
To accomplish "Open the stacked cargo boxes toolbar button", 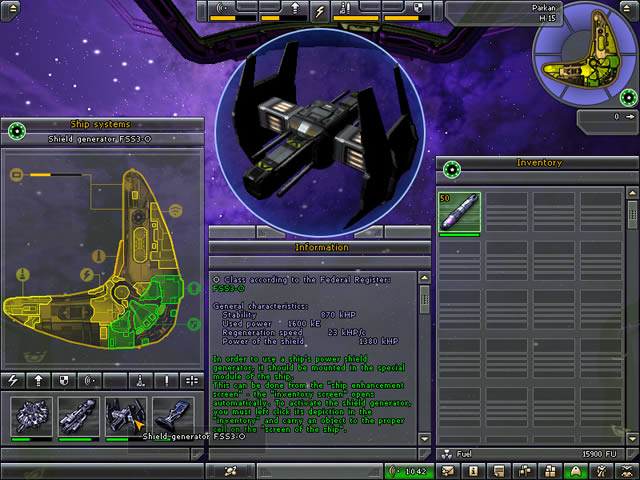I will coord(549,470).
